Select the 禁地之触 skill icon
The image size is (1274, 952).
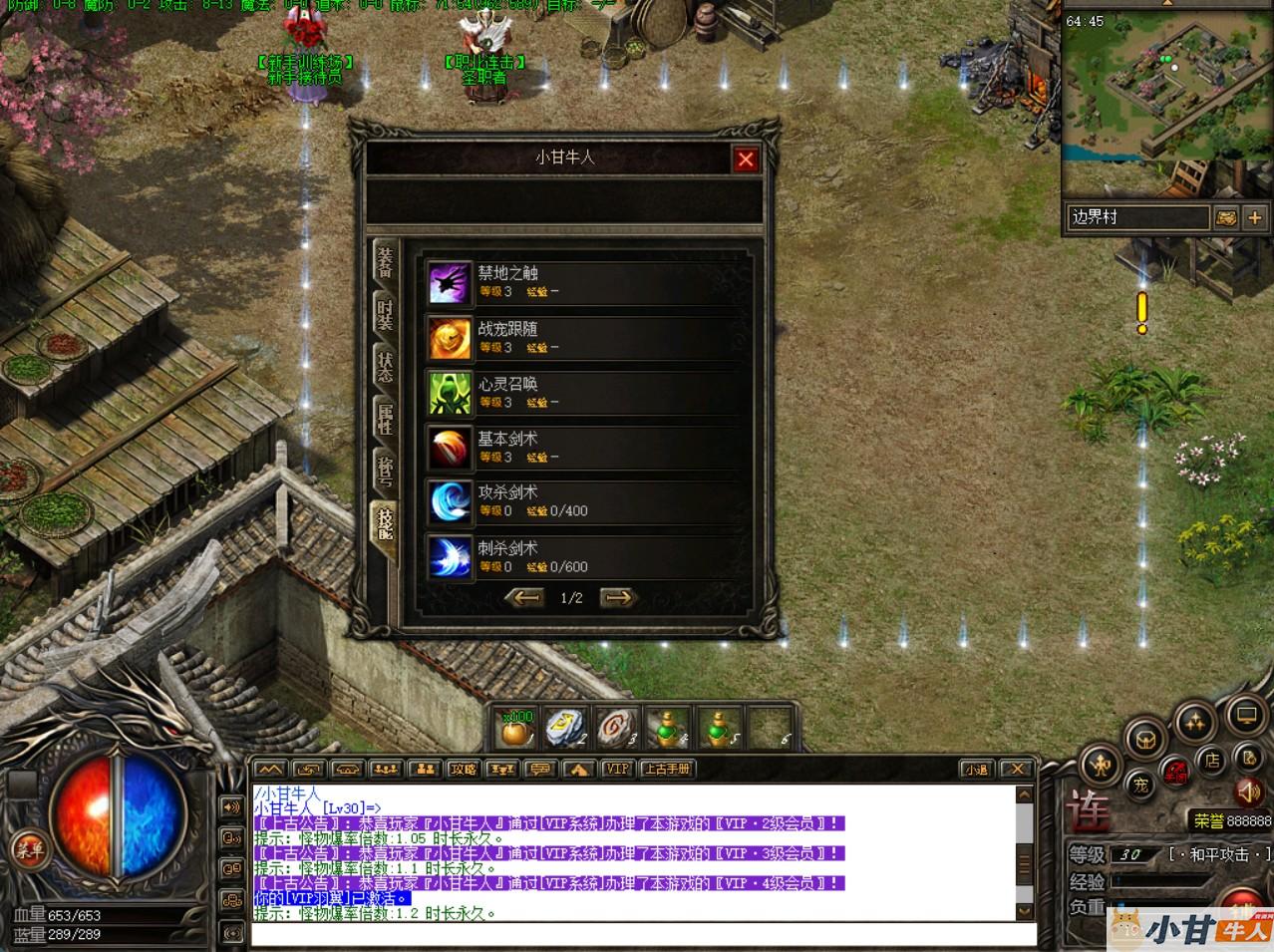click(x=450, y=282)
